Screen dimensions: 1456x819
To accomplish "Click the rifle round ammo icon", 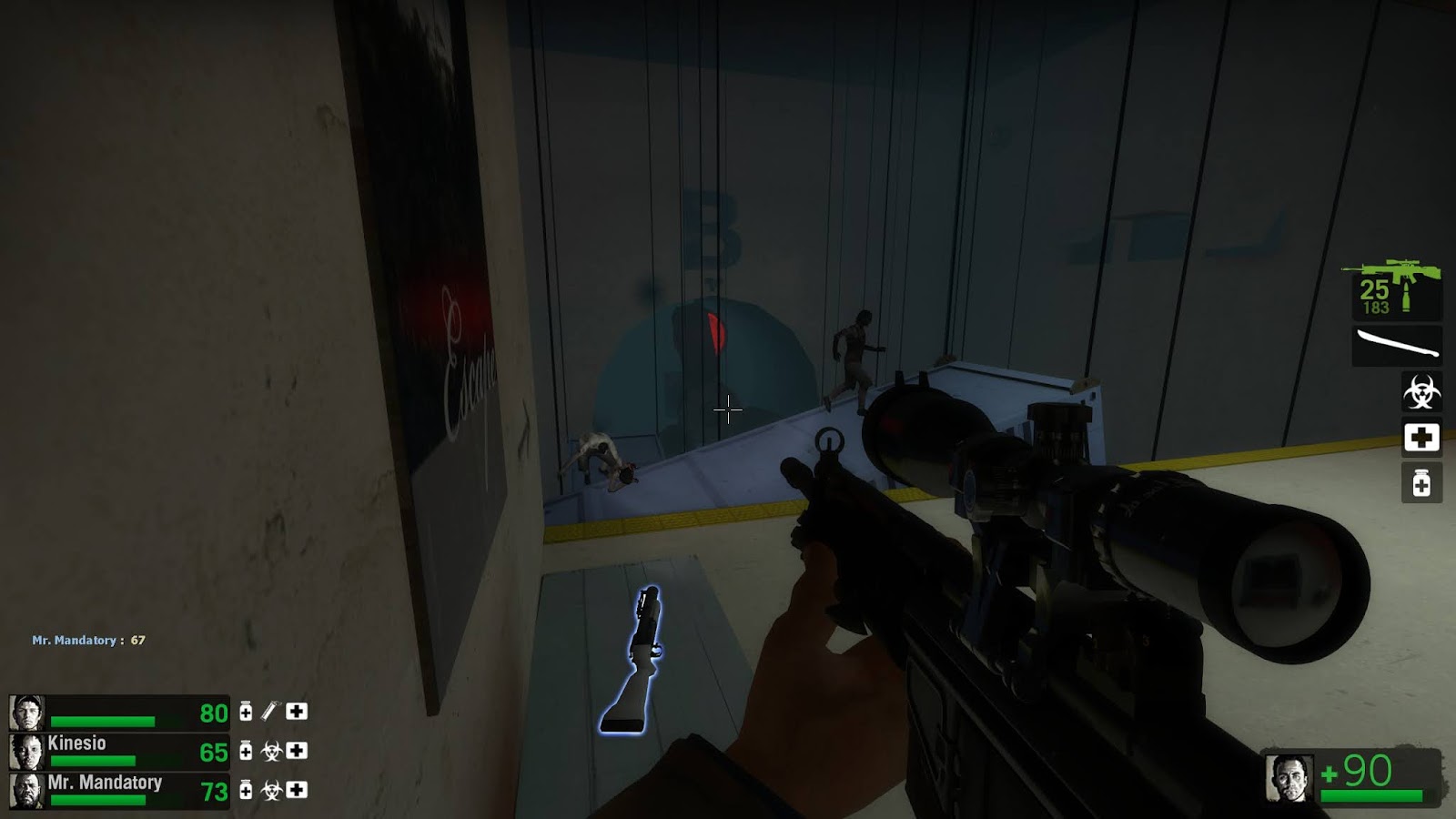I will [x=1406, y=296].
